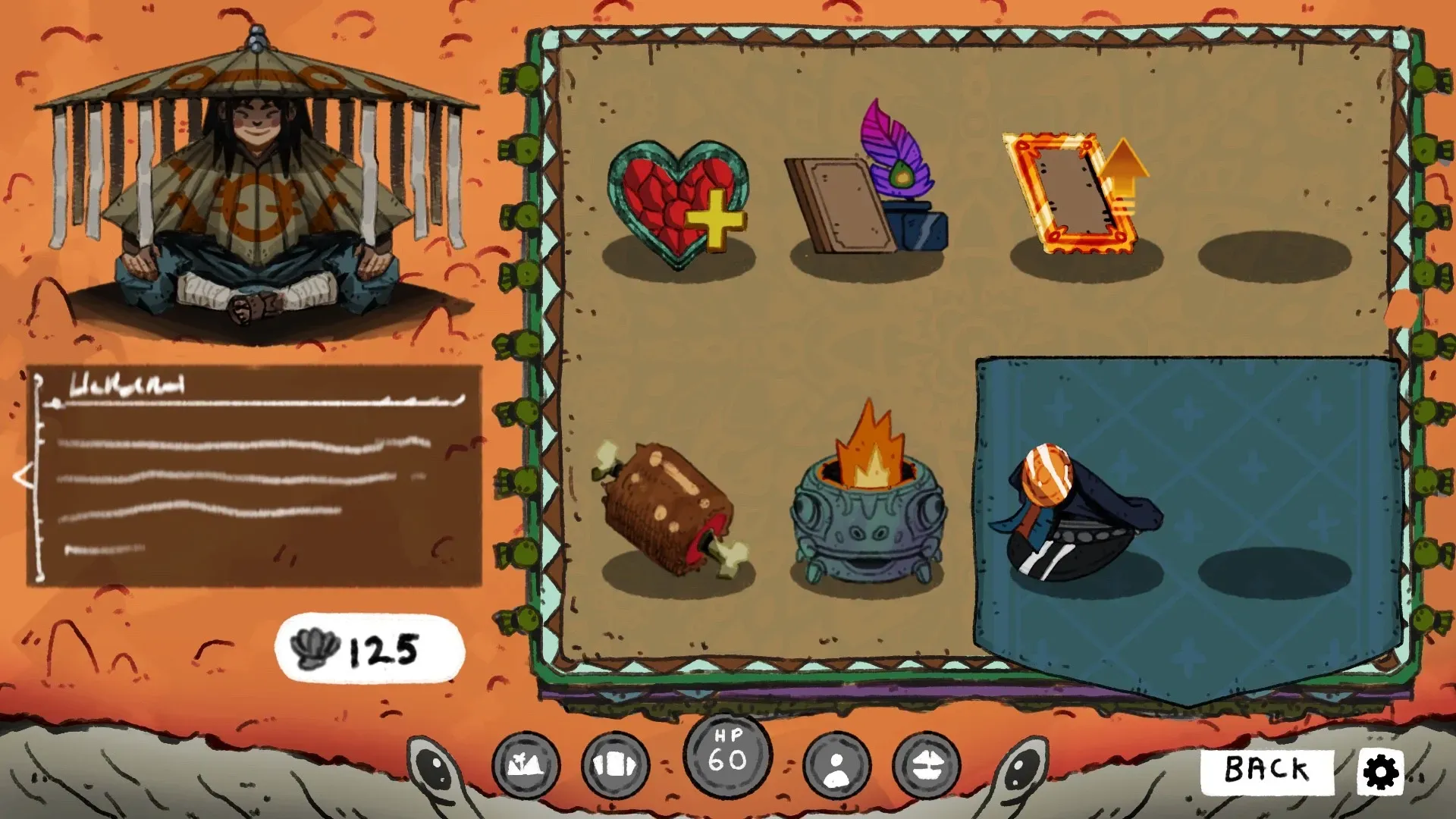
Task: Choose the golden card frame upgrade
Action: (1075, 194)
